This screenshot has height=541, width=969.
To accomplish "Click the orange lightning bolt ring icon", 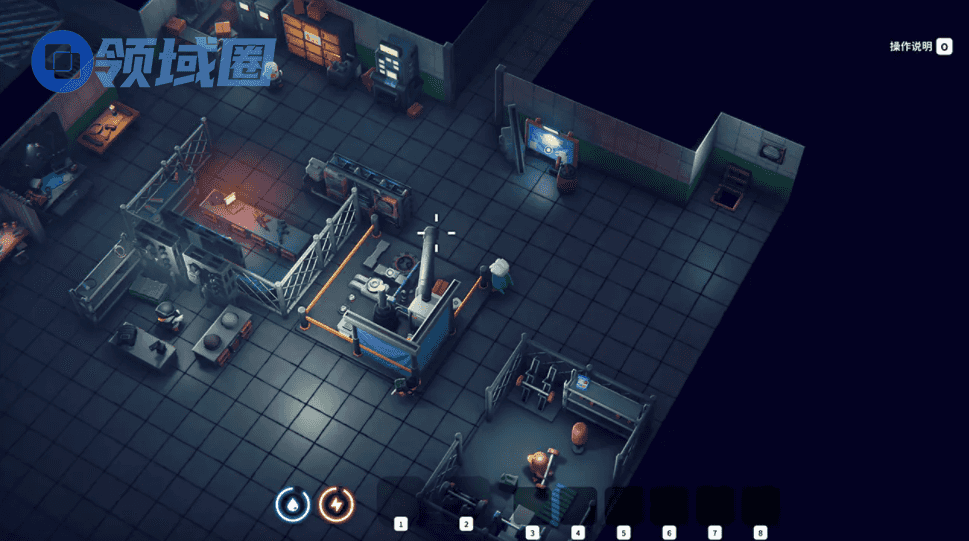I will click(337, 504).
